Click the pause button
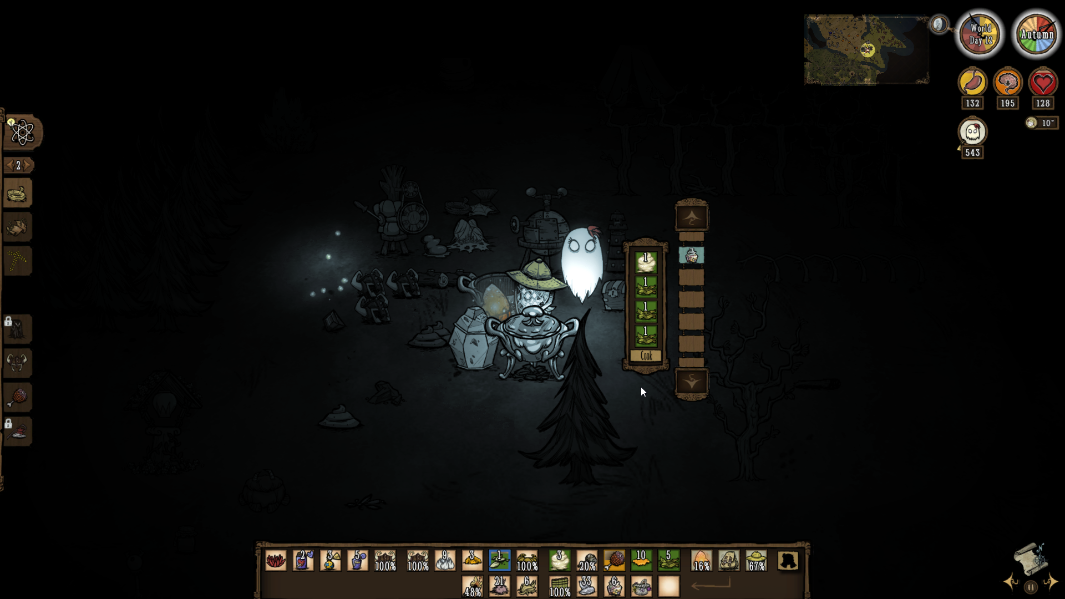The height and width of the screenshot is (599, 1065). (x=1031, y=587)
